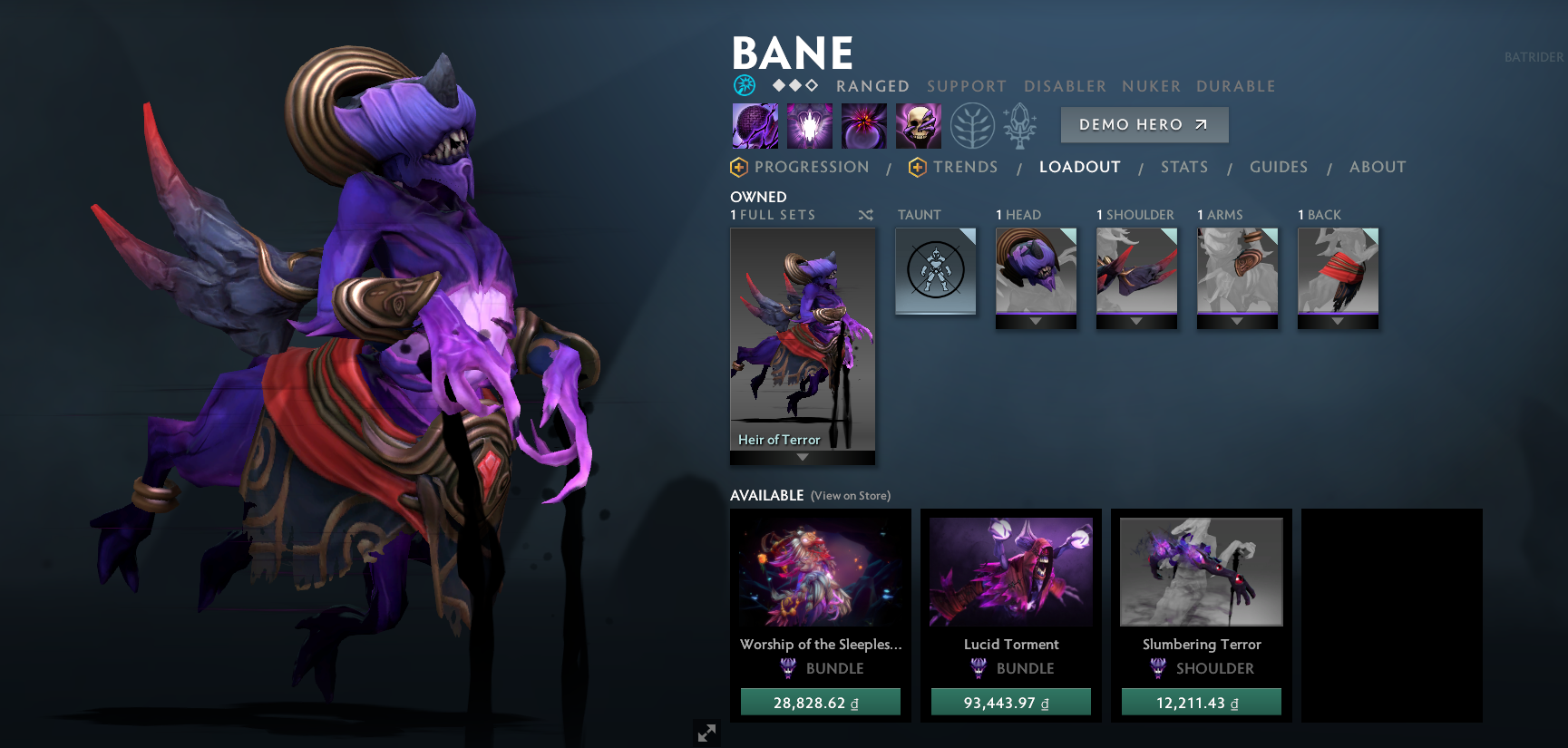Shuffle equipped items with the shuffle icon
This screenshot has height=748, width=1568.
click(x=865, y=215)
